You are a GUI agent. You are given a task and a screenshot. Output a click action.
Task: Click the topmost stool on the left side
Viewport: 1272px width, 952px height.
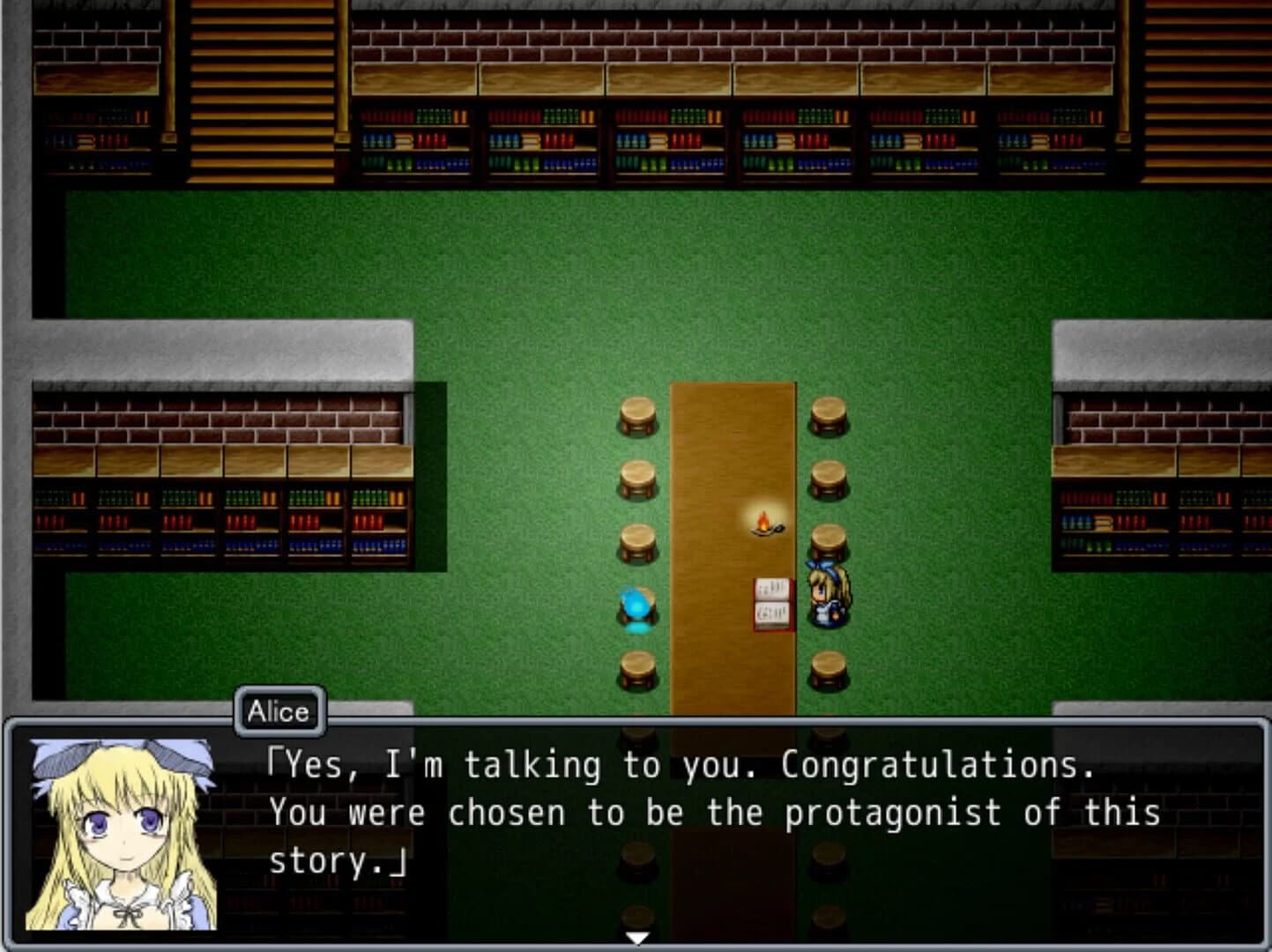636,414
